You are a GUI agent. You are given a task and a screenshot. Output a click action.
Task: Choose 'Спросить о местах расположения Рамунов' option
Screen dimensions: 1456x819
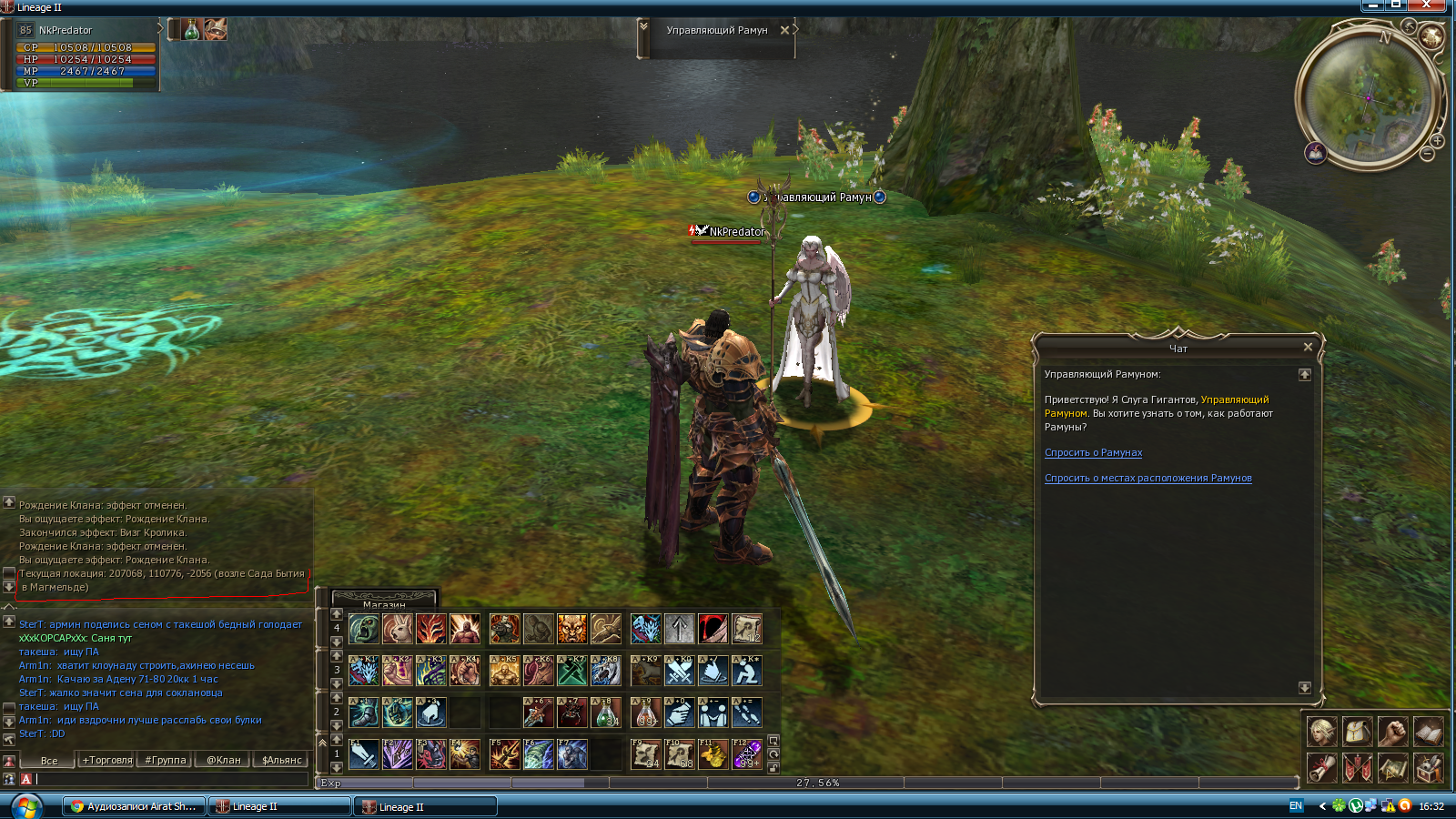(x=1148, y=478)
